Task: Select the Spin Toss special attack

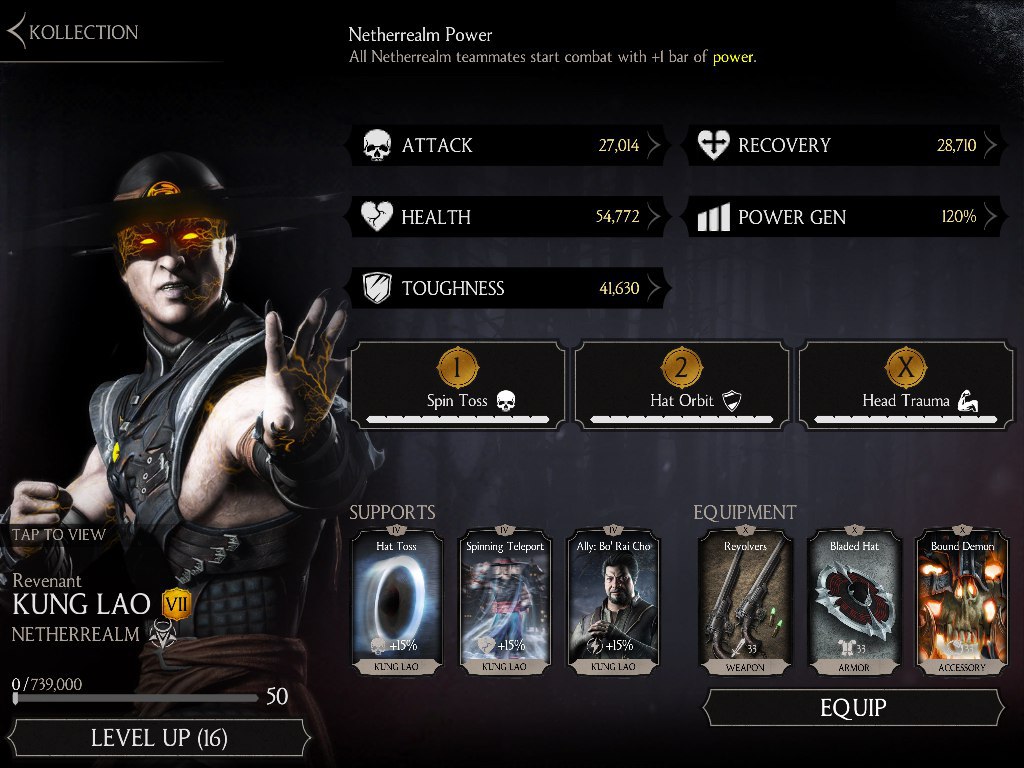Action: (x=458, y=385)
